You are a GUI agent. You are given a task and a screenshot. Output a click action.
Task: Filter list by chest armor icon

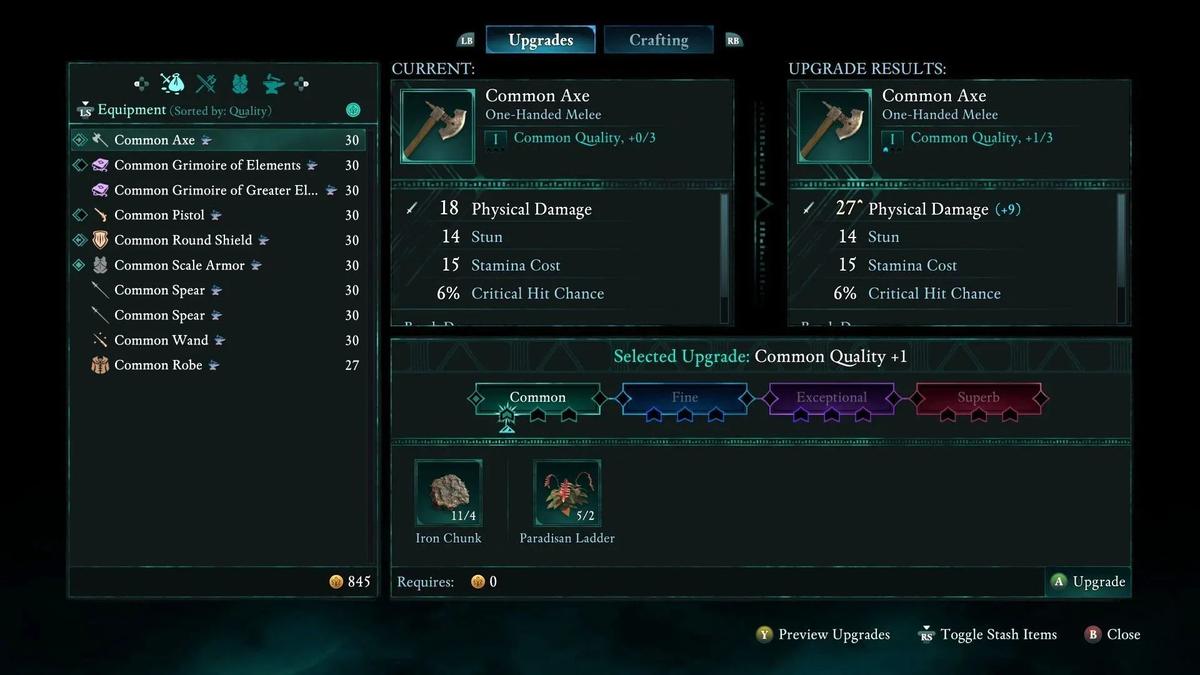pyautogui.click(x=240, y=84)
